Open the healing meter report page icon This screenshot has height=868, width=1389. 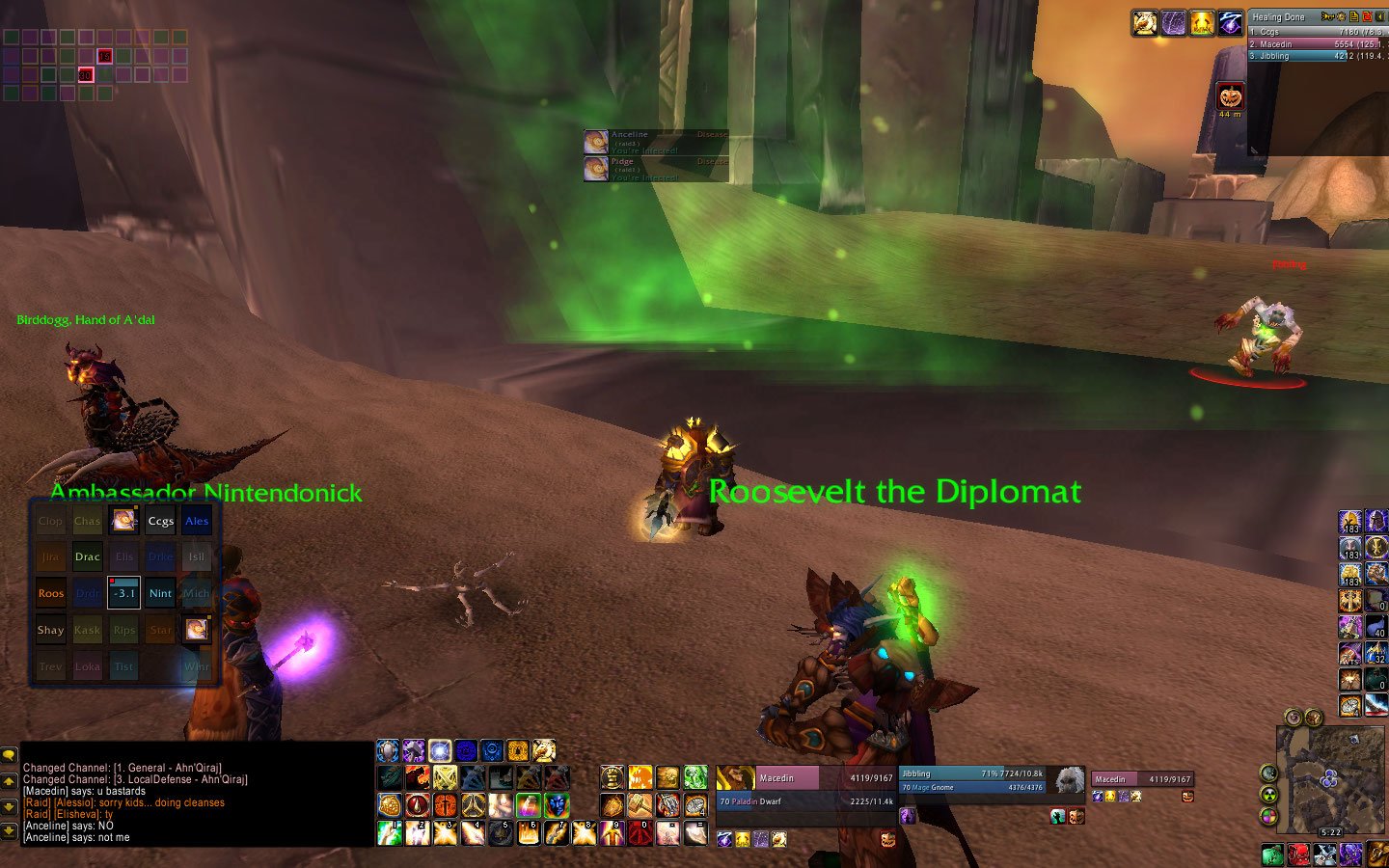(1354, 16)
